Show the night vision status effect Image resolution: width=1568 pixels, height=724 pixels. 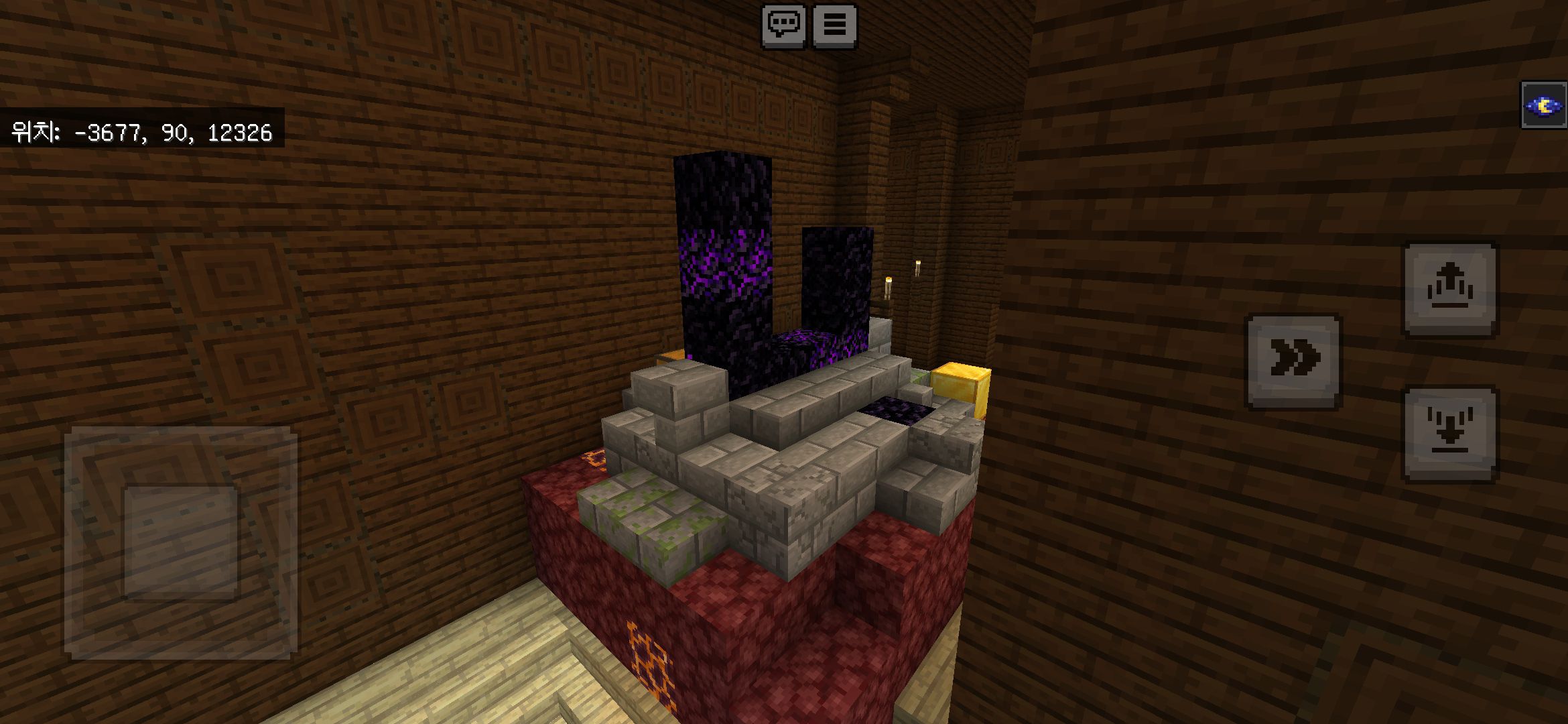coord(1543,105)
